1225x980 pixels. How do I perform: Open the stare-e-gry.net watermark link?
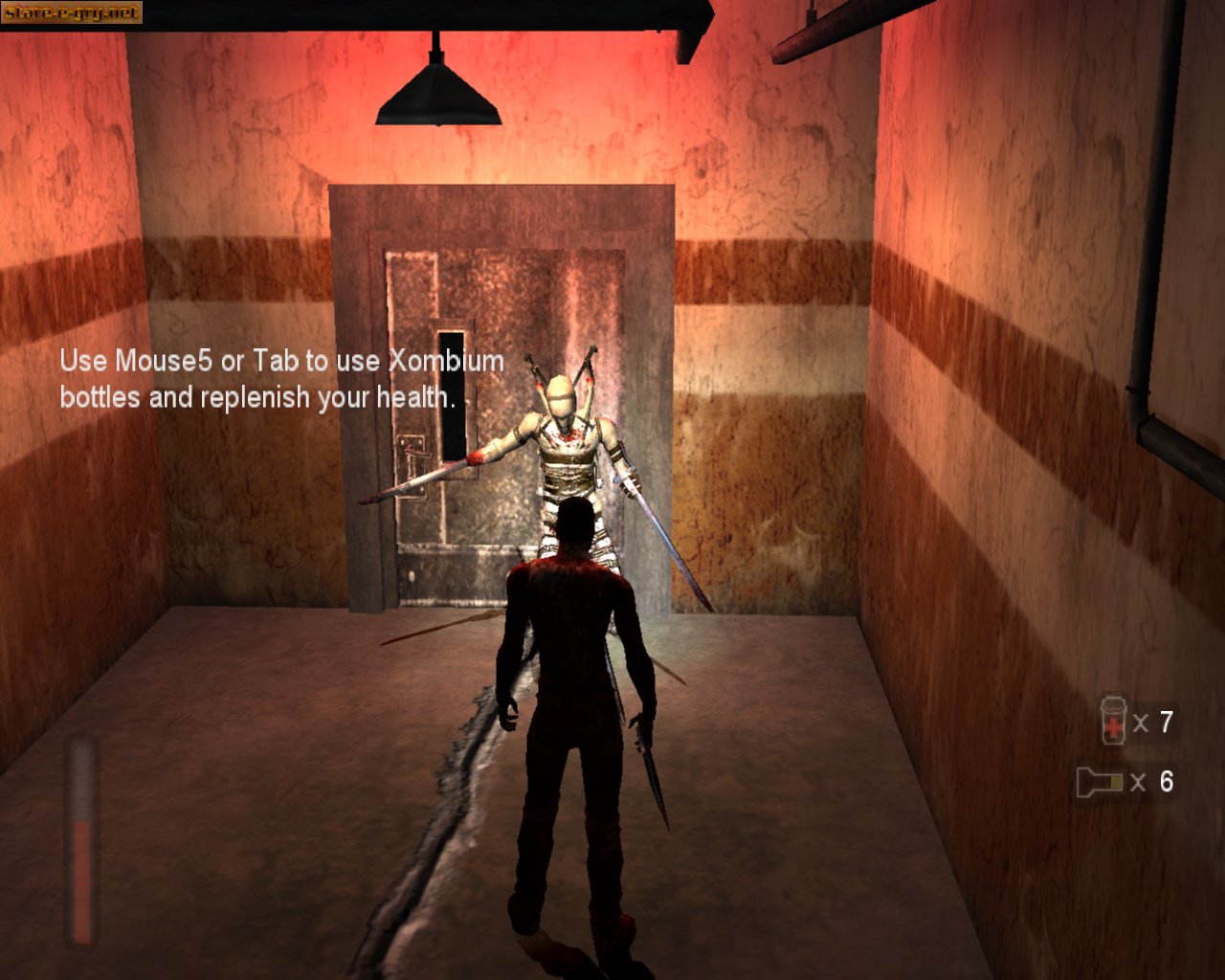(72, 12)
